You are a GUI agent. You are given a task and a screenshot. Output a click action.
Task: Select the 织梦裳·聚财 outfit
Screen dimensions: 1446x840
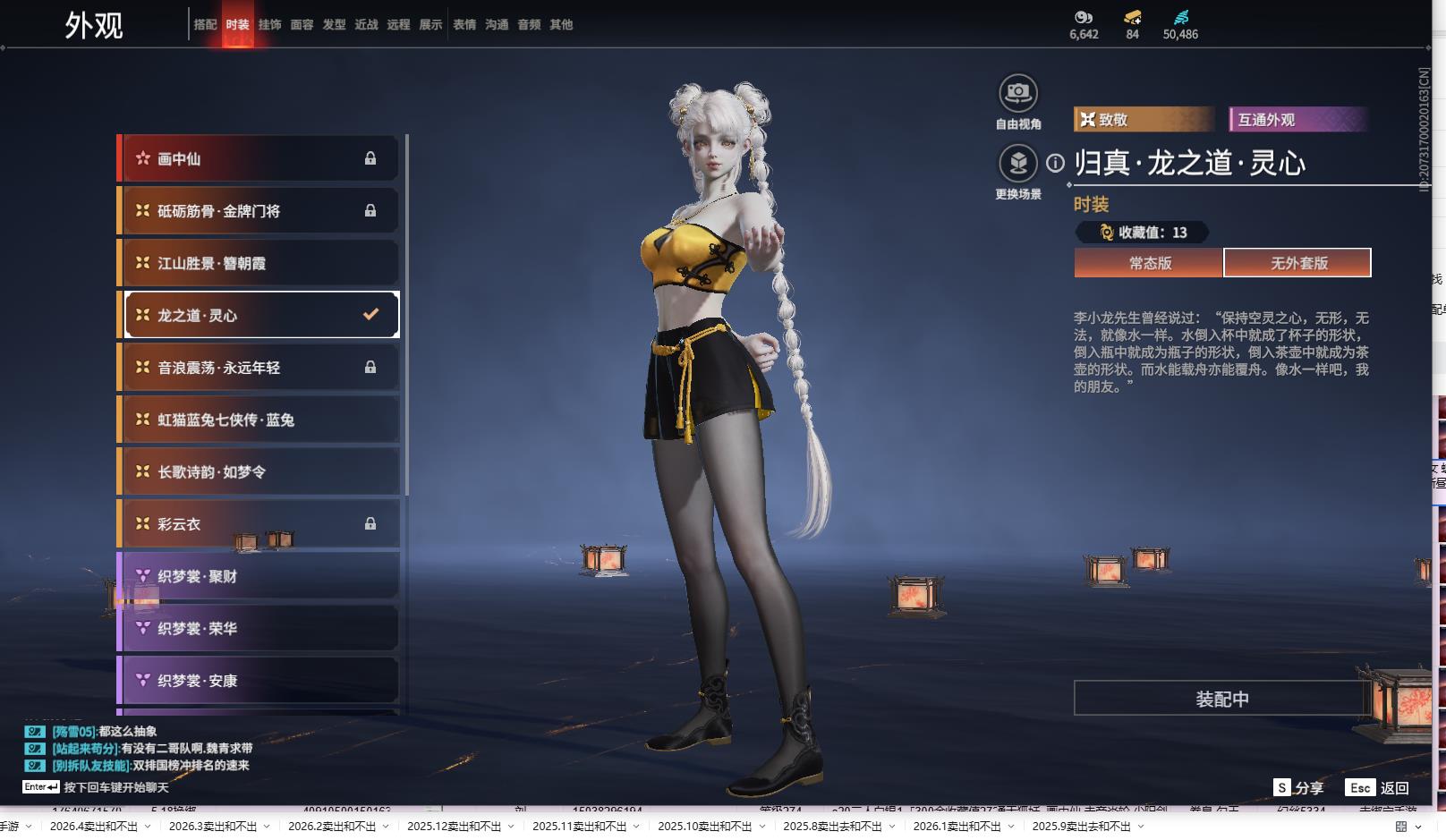(258, 576)
